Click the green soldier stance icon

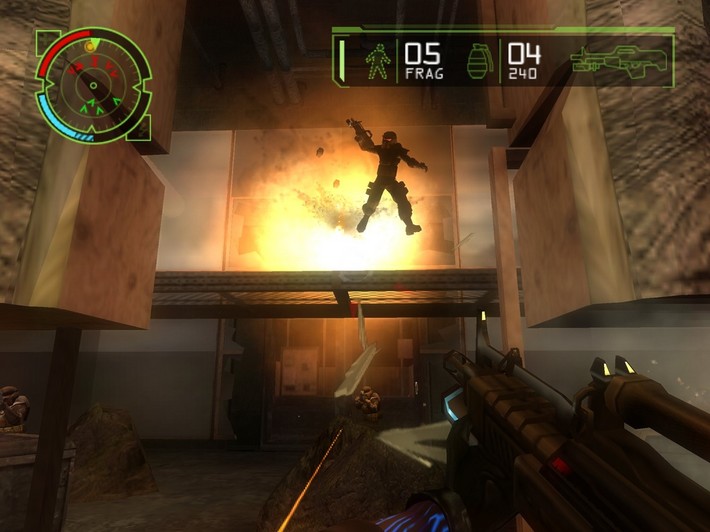(378, 61)
